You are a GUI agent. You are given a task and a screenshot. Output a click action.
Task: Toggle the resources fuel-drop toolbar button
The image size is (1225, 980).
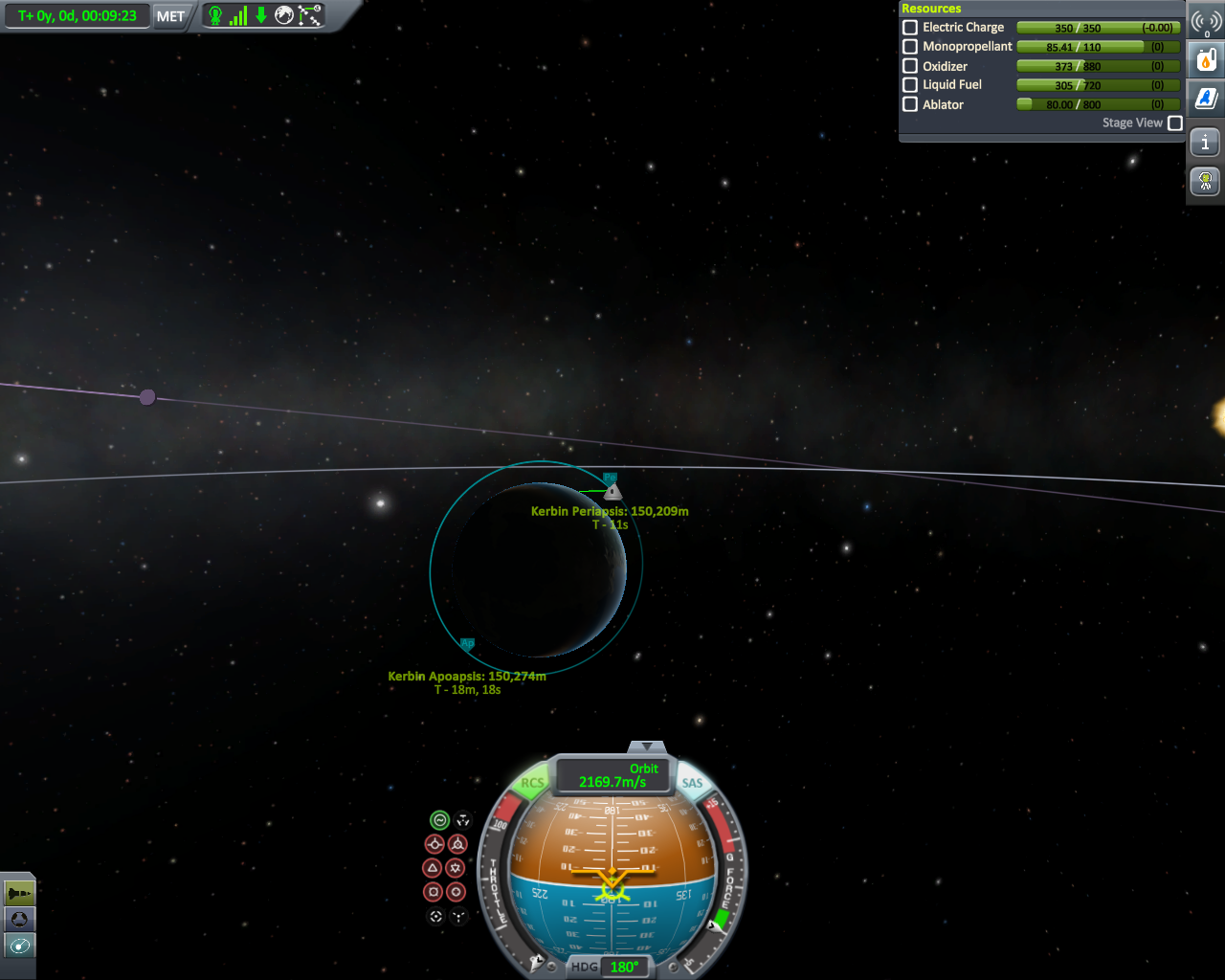point(1206,60)
